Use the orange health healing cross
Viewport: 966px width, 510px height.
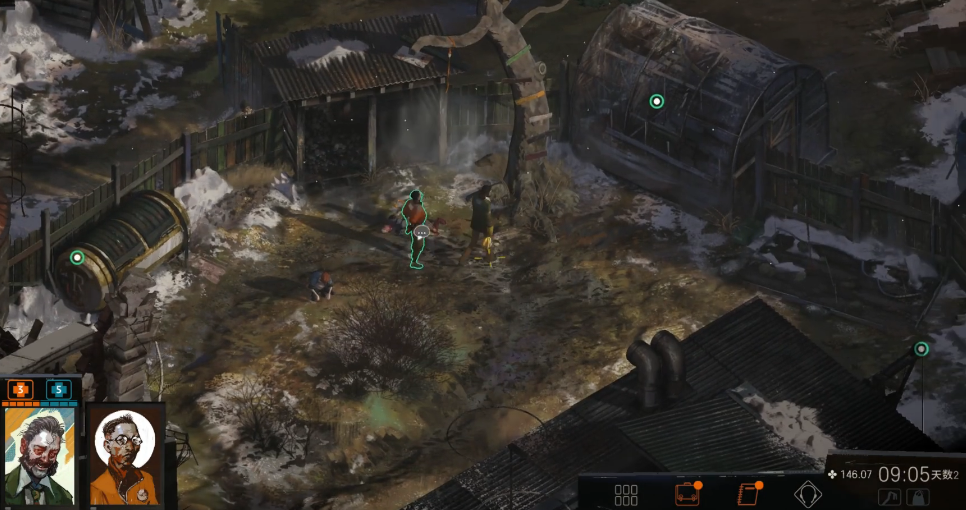[x=21, y=389]
